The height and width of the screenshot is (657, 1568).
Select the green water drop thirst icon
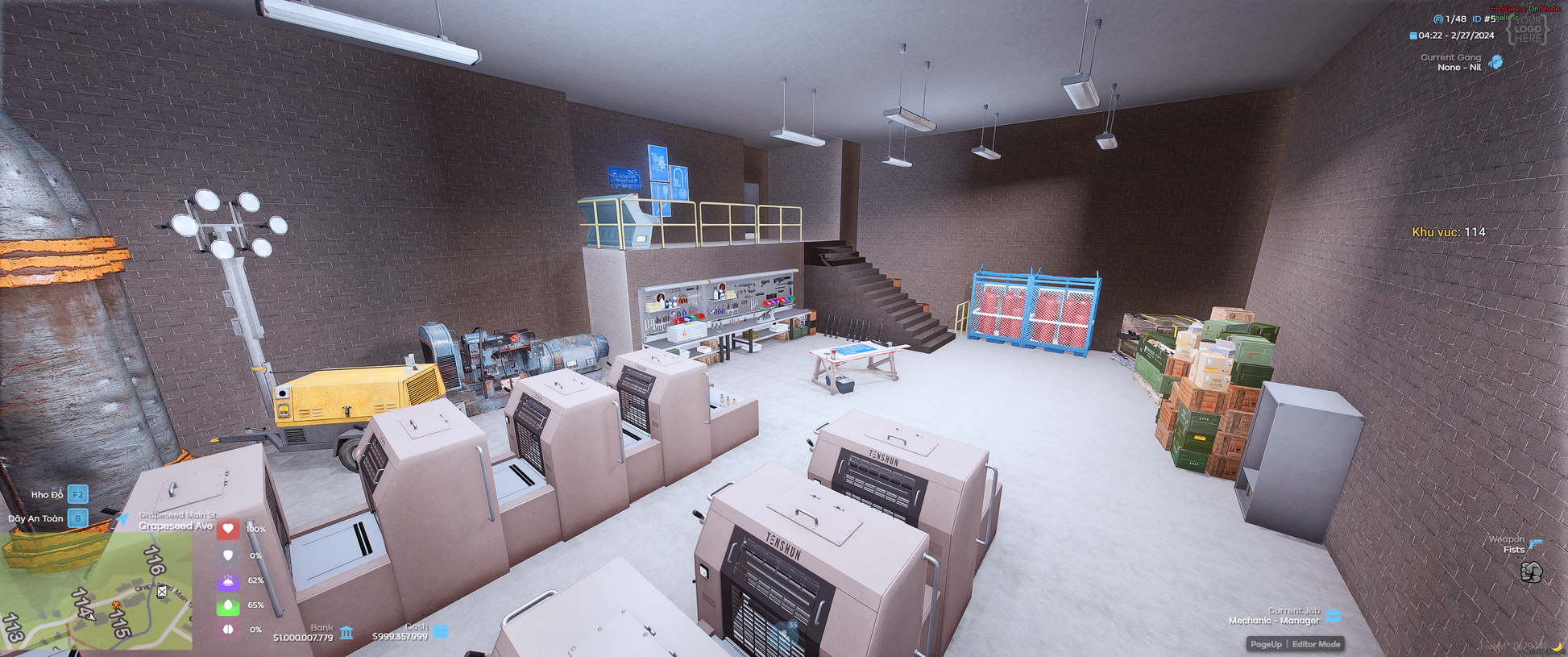click(x=228, y=605)
